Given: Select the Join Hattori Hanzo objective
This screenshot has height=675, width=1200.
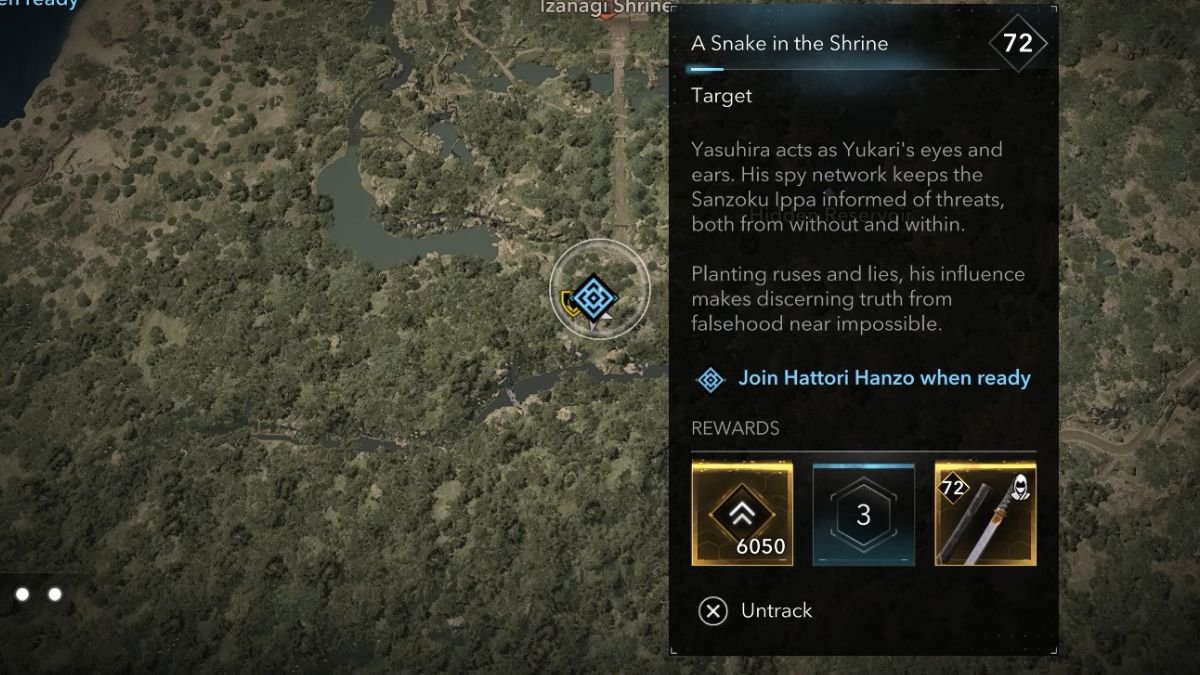Looking at the screenshot, I should [883, 378].
